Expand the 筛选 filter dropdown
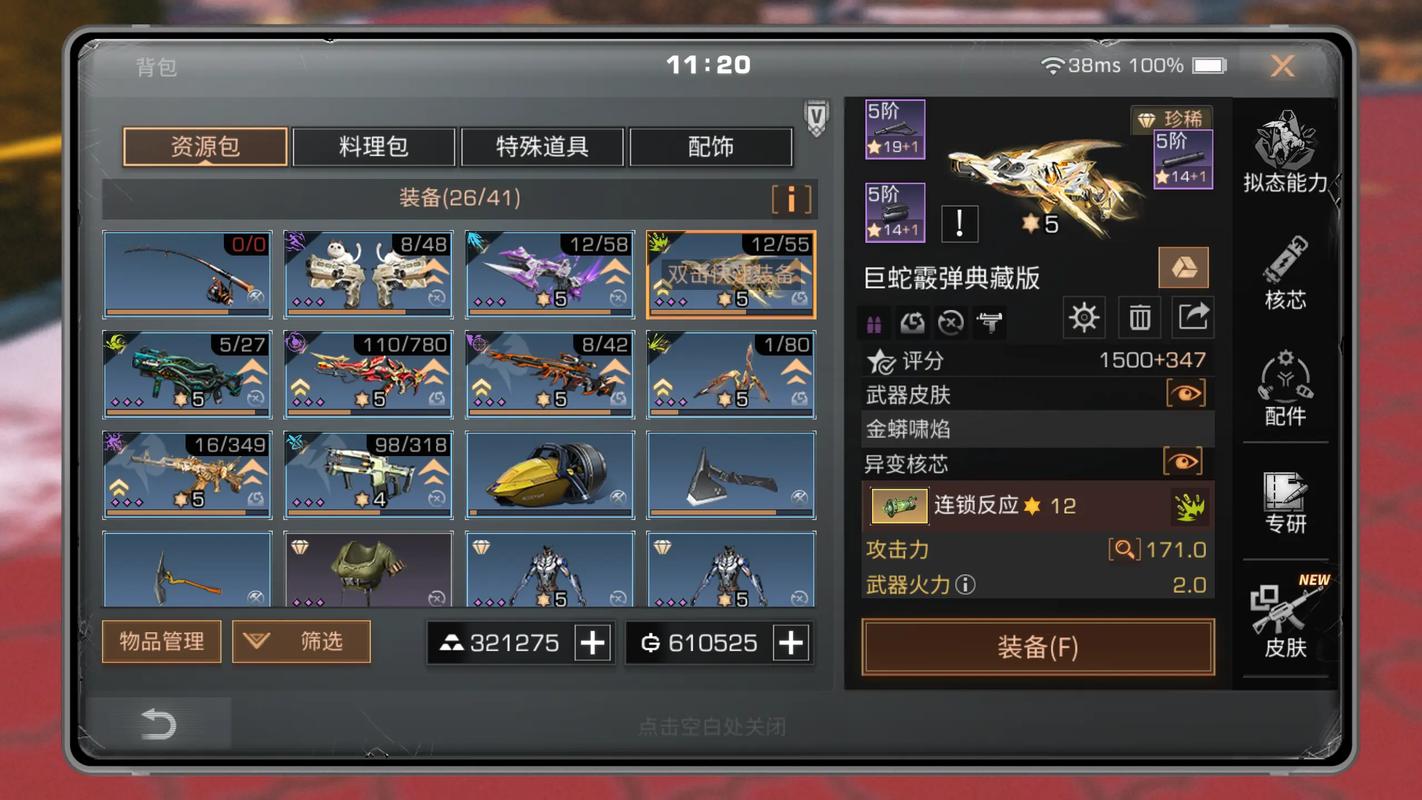This screenshot has height=800, width=1422. point(300,642)
